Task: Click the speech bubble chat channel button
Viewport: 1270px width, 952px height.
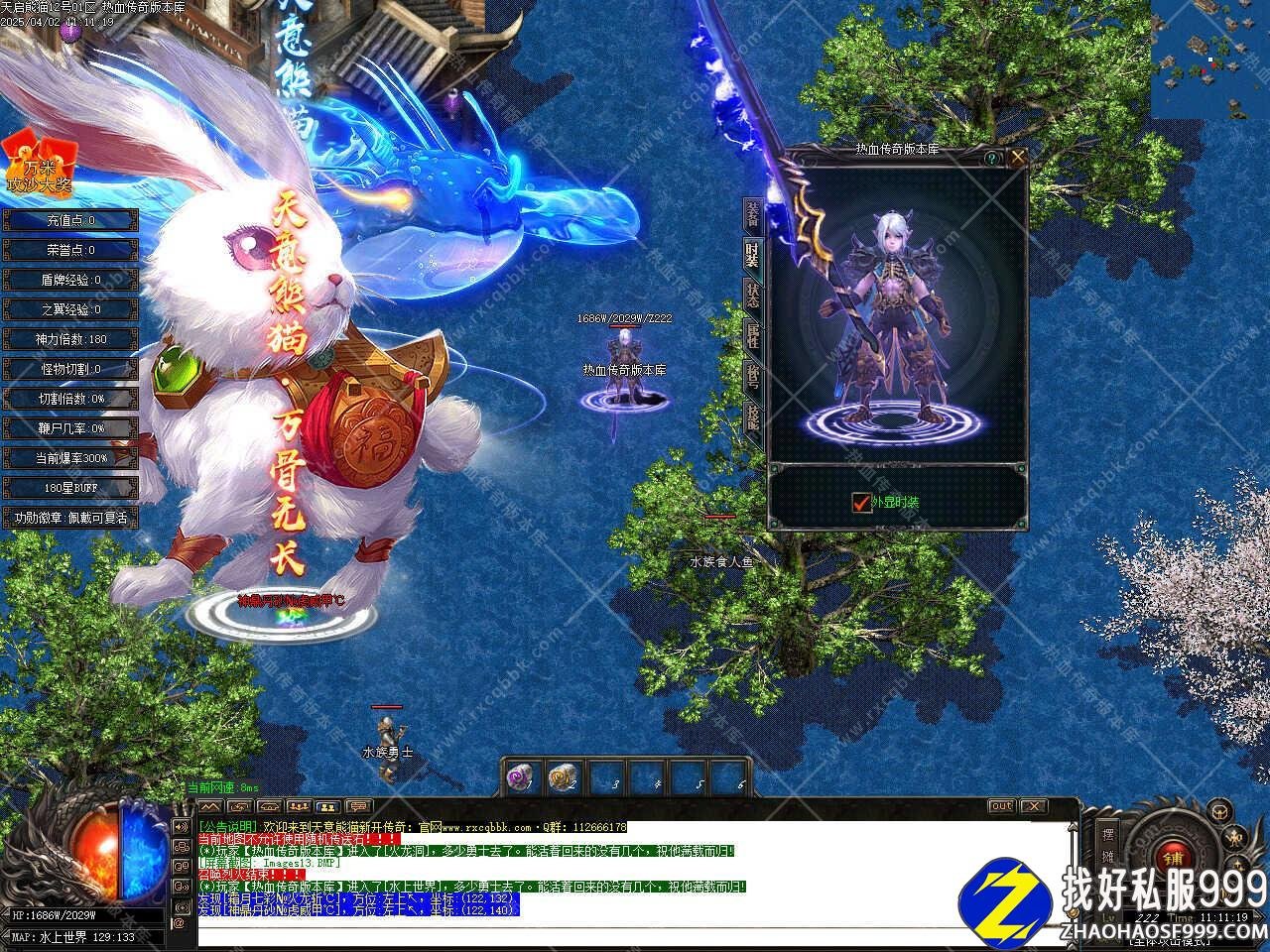Action: pyautogui.click(x=358, y=806)
